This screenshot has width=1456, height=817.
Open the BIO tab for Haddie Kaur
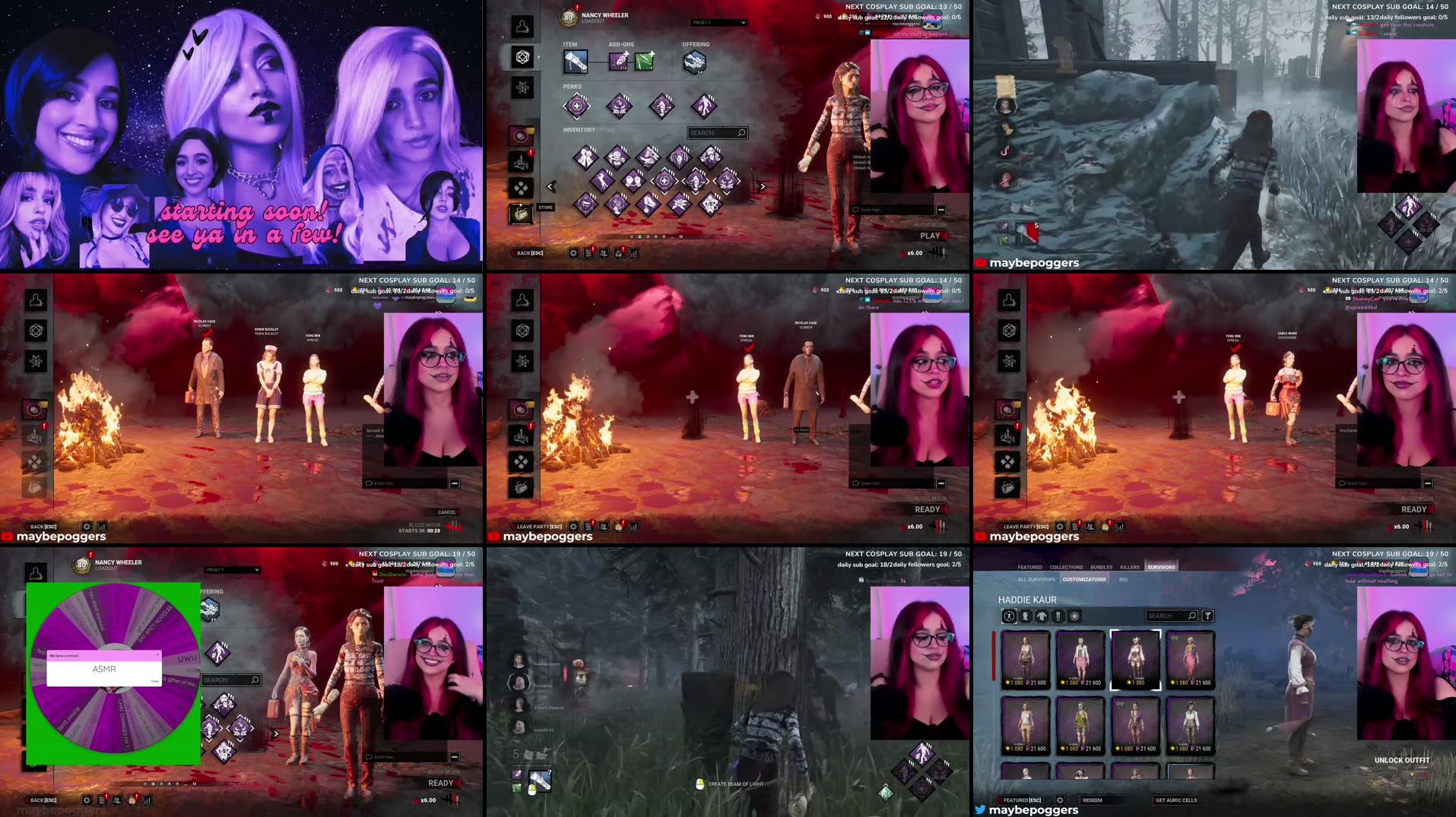[x=1123, y=579]
